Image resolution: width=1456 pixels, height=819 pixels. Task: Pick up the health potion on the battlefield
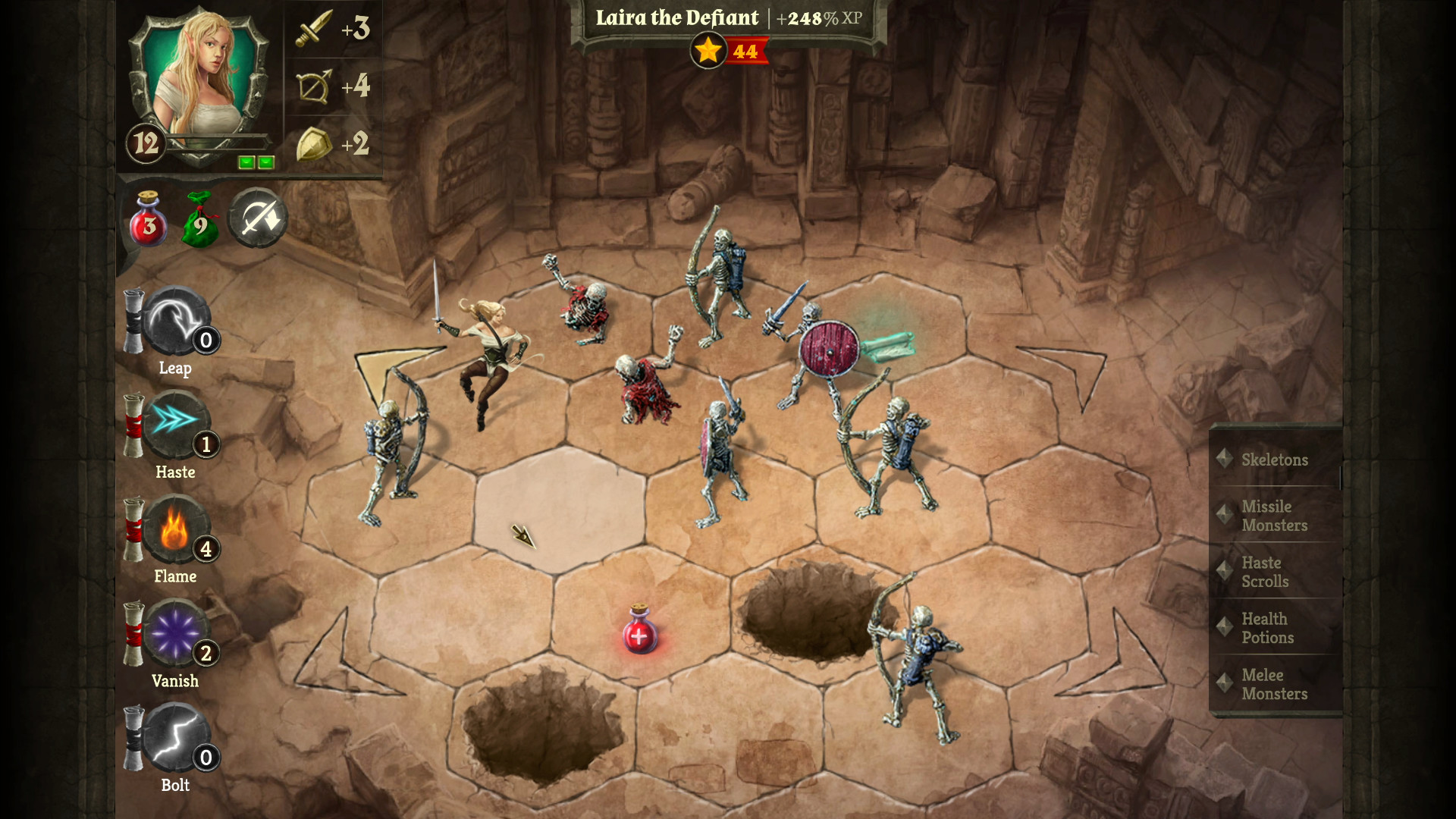tap(639, 635)
